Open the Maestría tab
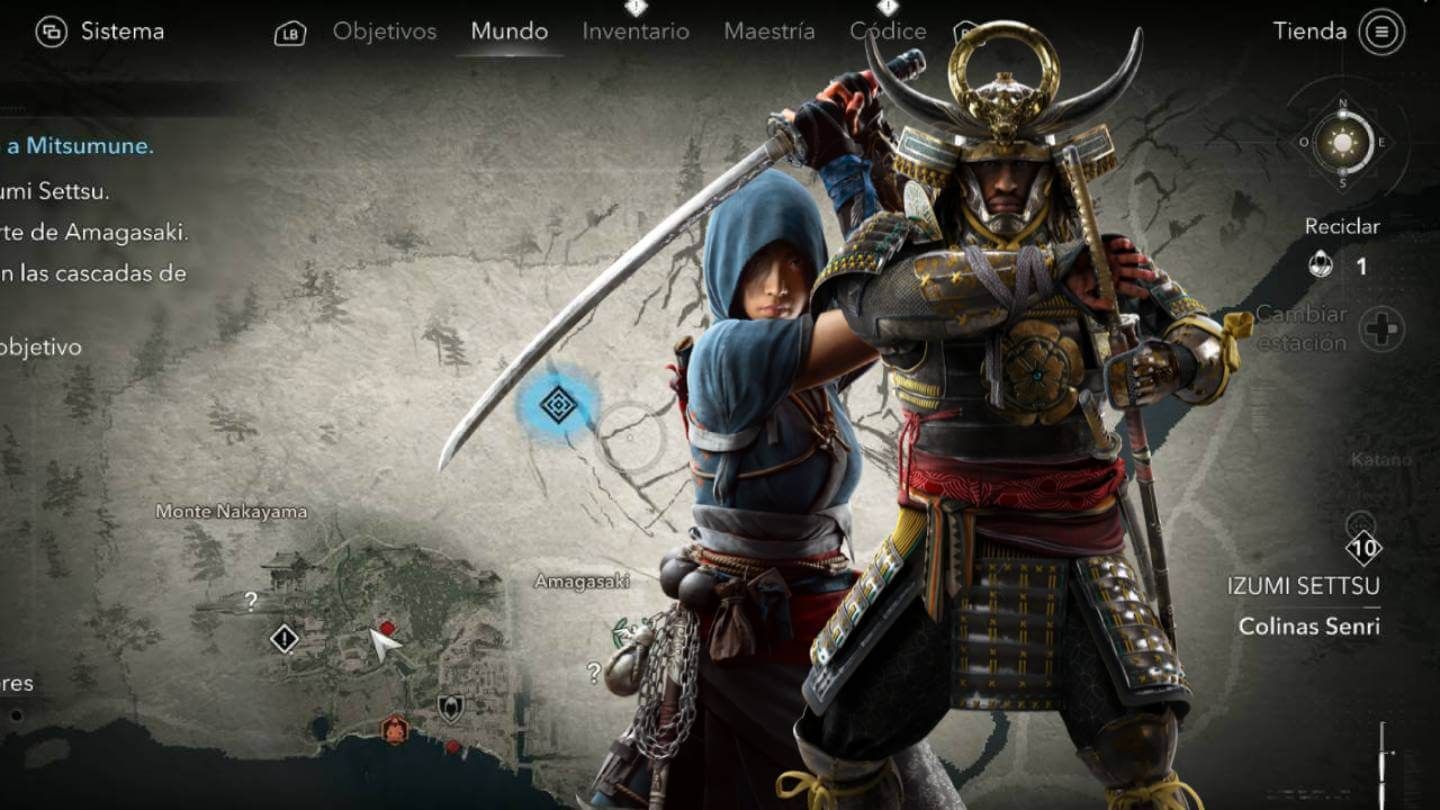The width and height of the screenshot is (1440, 810). point(770,31)
